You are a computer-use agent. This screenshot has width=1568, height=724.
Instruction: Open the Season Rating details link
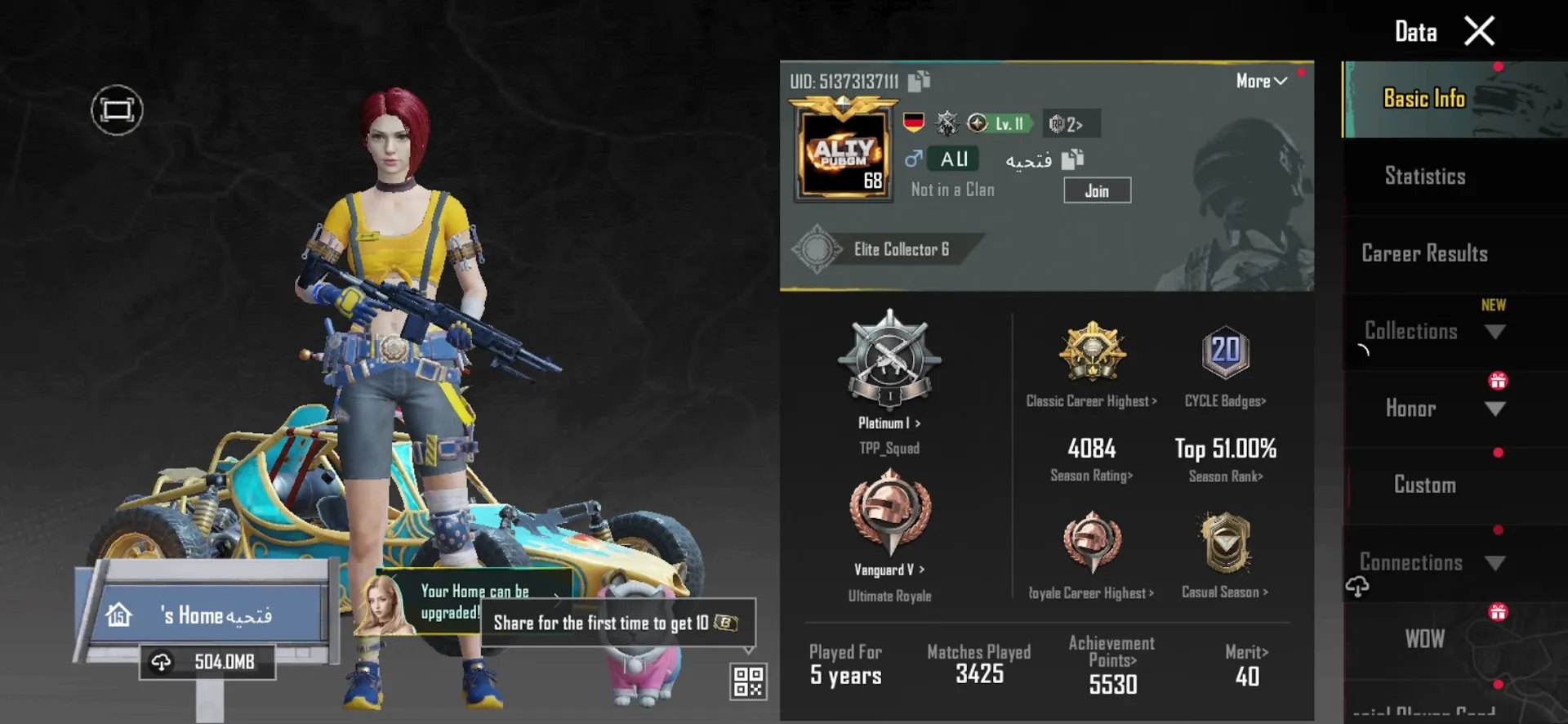point(1091,475)
